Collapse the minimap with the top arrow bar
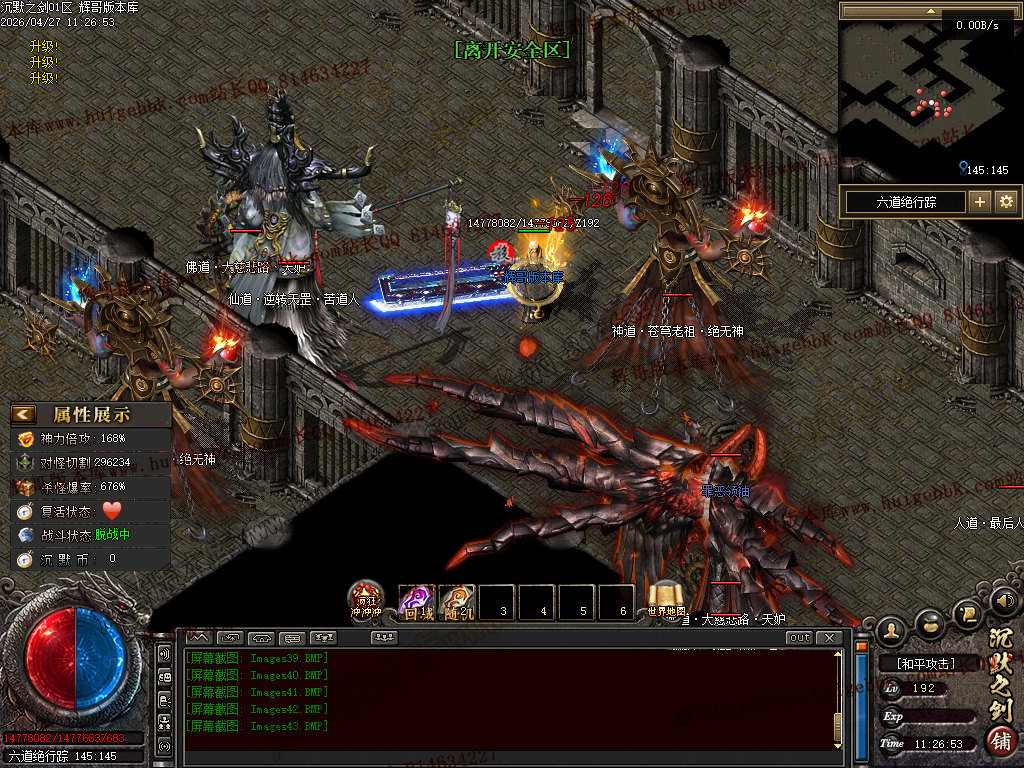Viewport: 1024px width, 768px height. tap(930, 11)
